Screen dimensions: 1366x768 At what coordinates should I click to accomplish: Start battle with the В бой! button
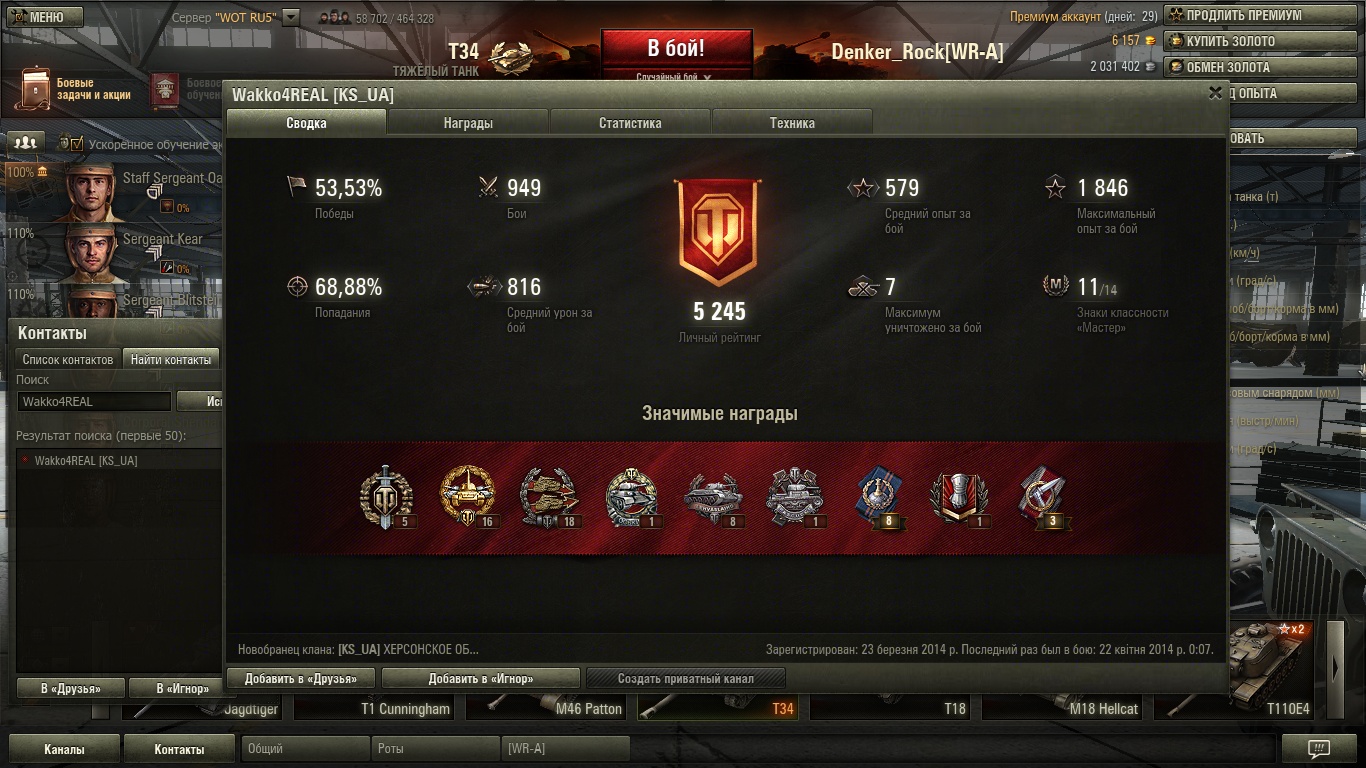676,50
